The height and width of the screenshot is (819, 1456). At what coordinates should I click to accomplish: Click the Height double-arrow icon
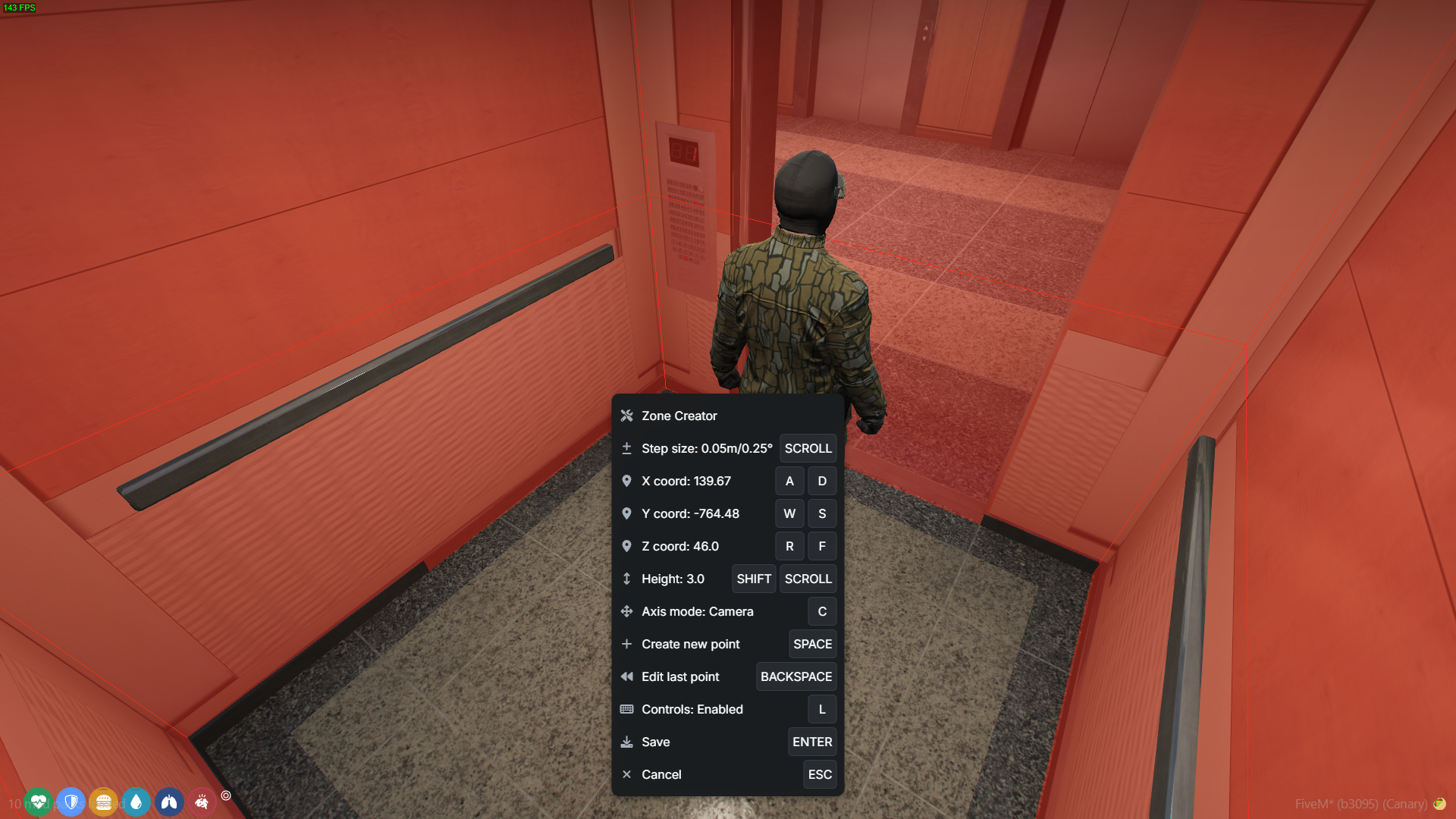626,579
